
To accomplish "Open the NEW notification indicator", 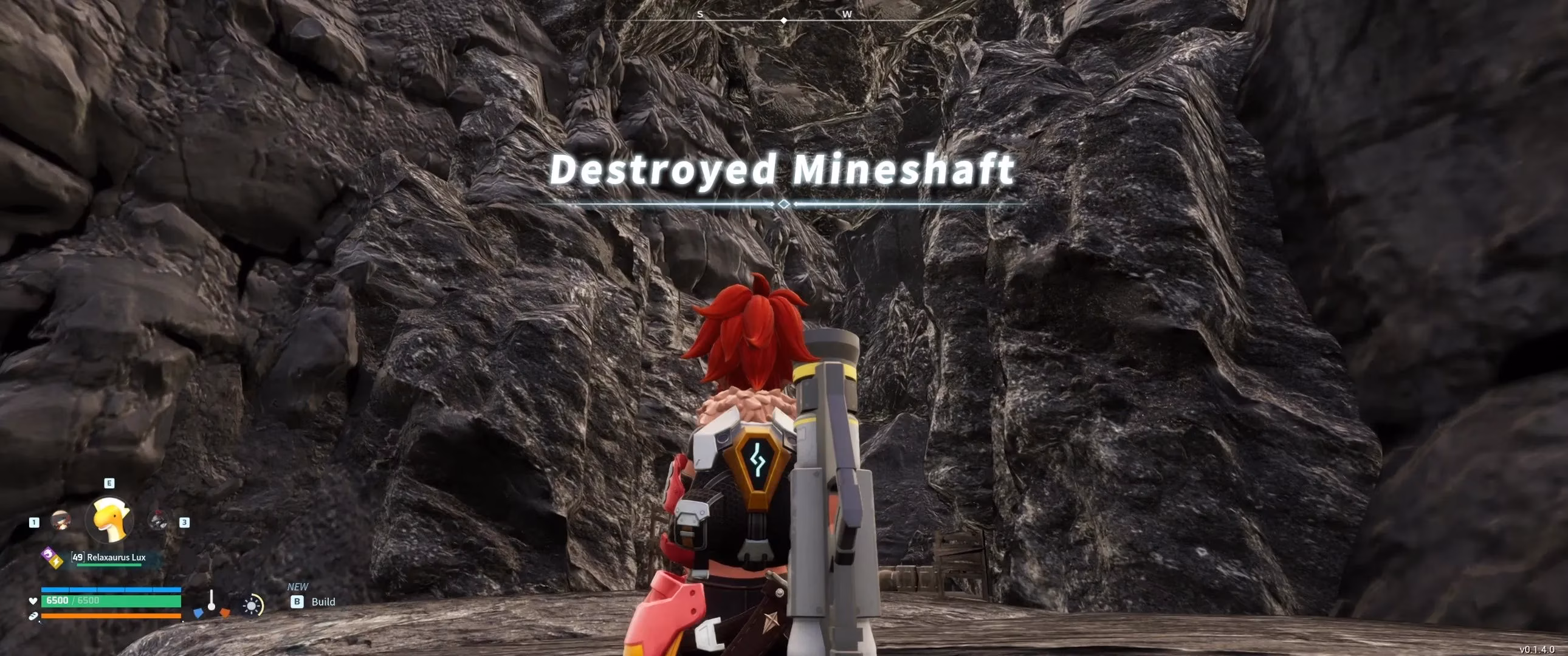I will click(x=298, y=587).
